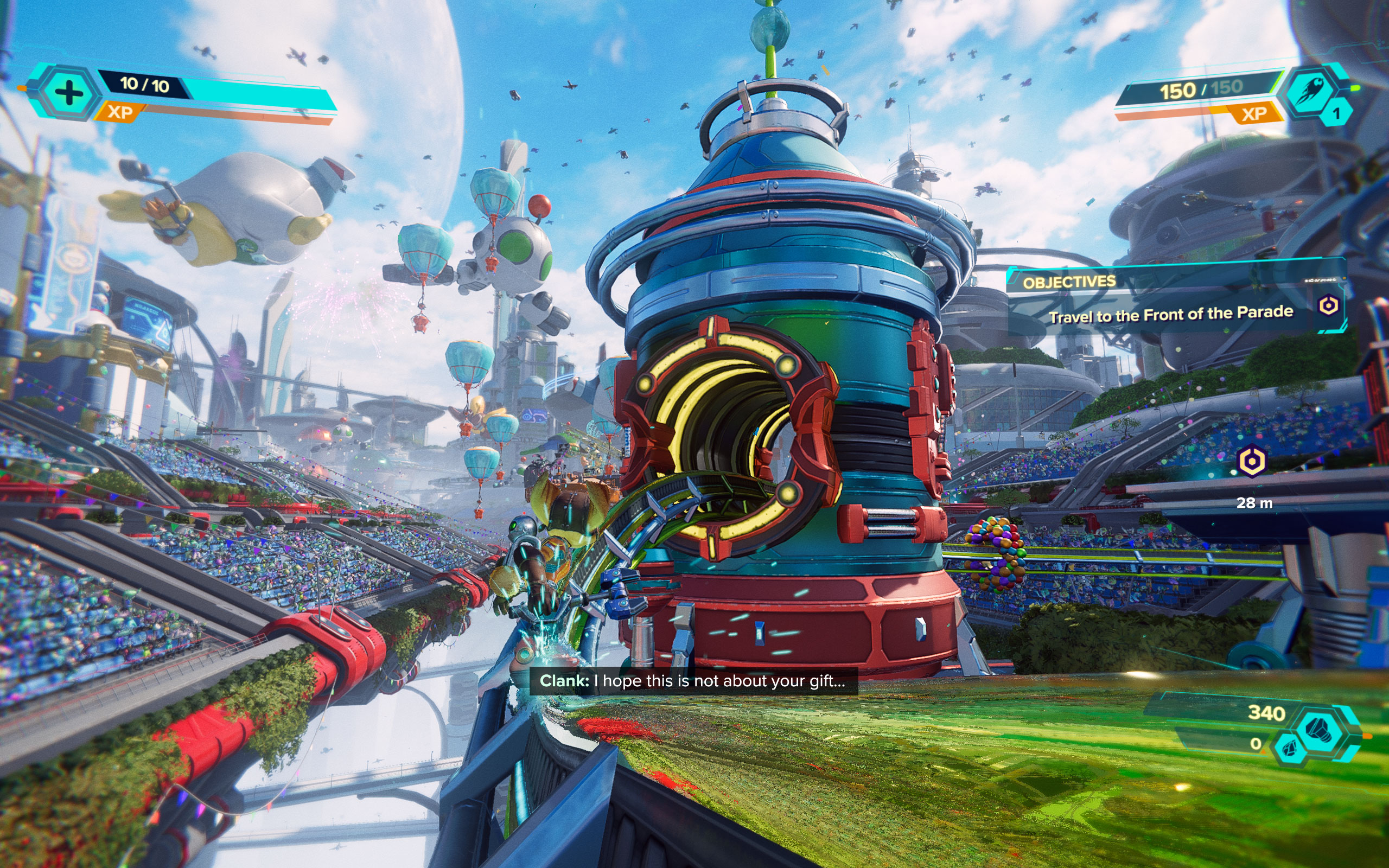Click the objective waypoint marker at 28 m

pos(1252,461)
